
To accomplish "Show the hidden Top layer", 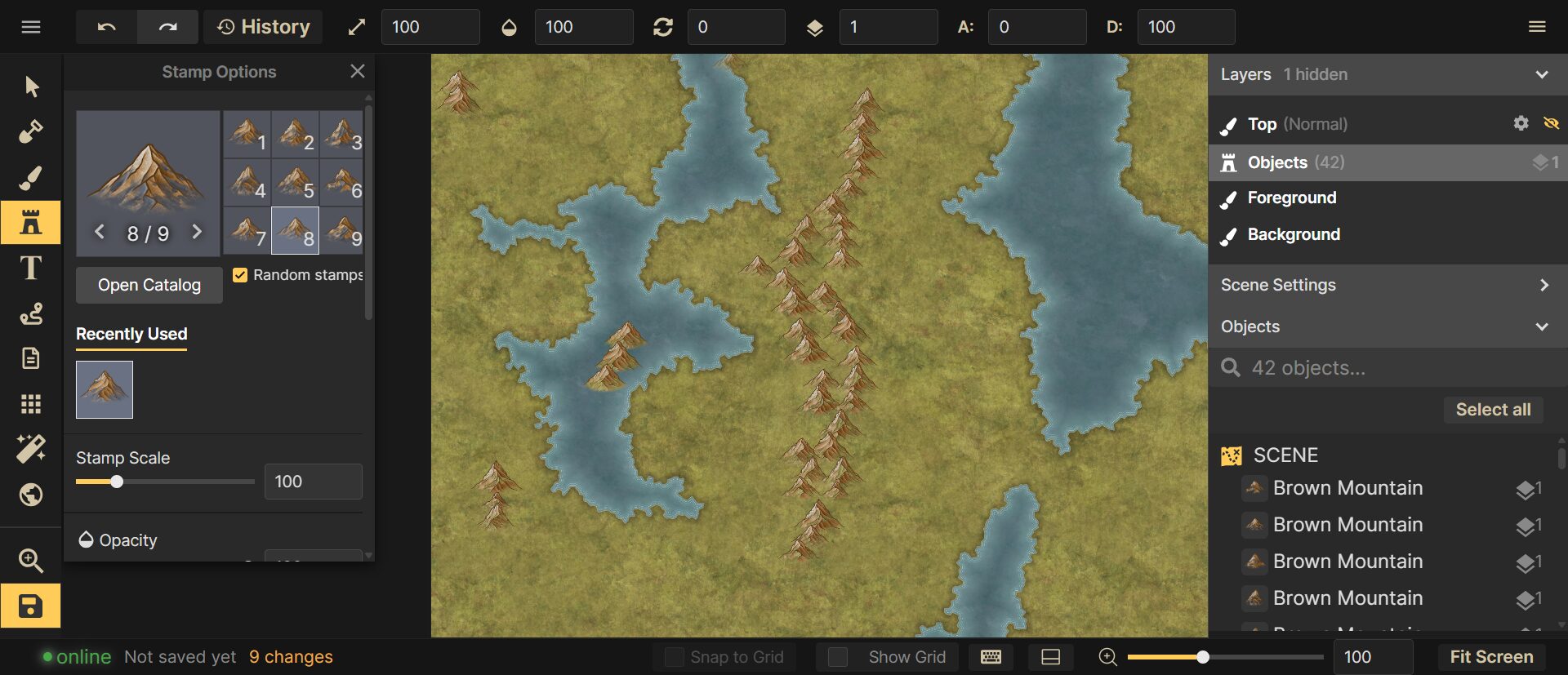I will click(x=1551, y=123).
